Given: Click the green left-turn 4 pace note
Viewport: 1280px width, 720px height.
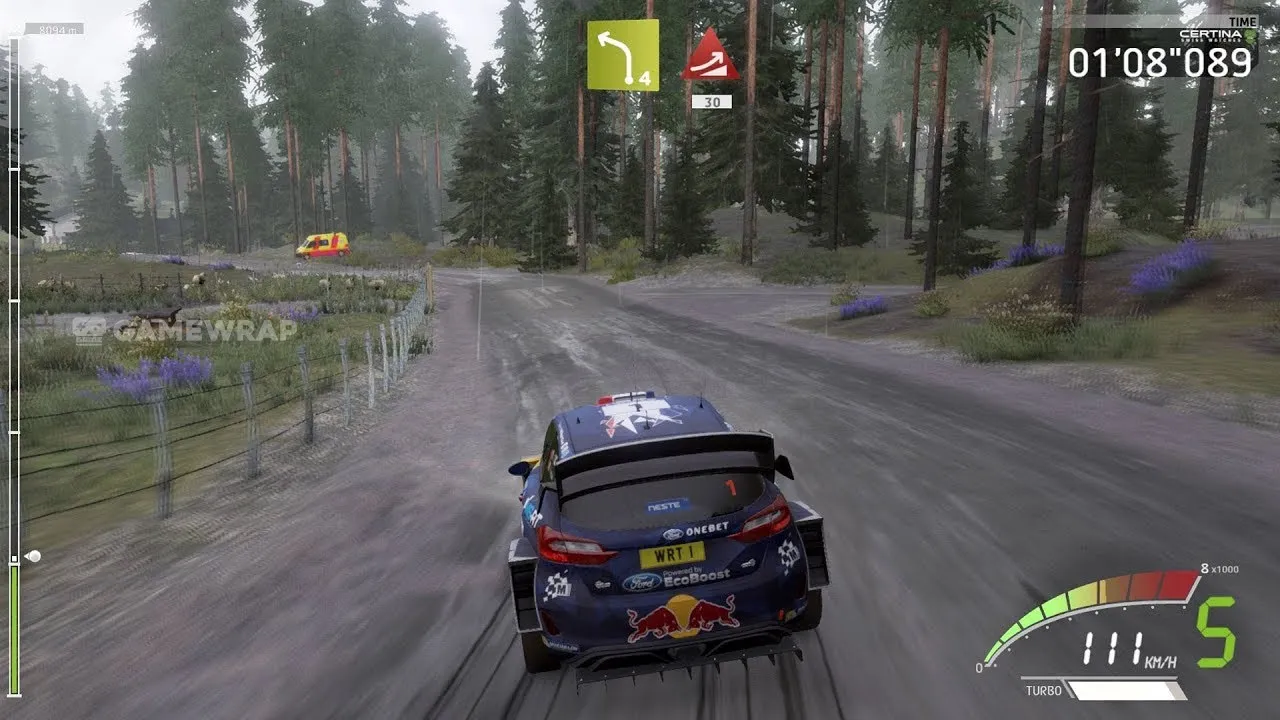Looking at the screenshot, I should click(x=622, y=55).
